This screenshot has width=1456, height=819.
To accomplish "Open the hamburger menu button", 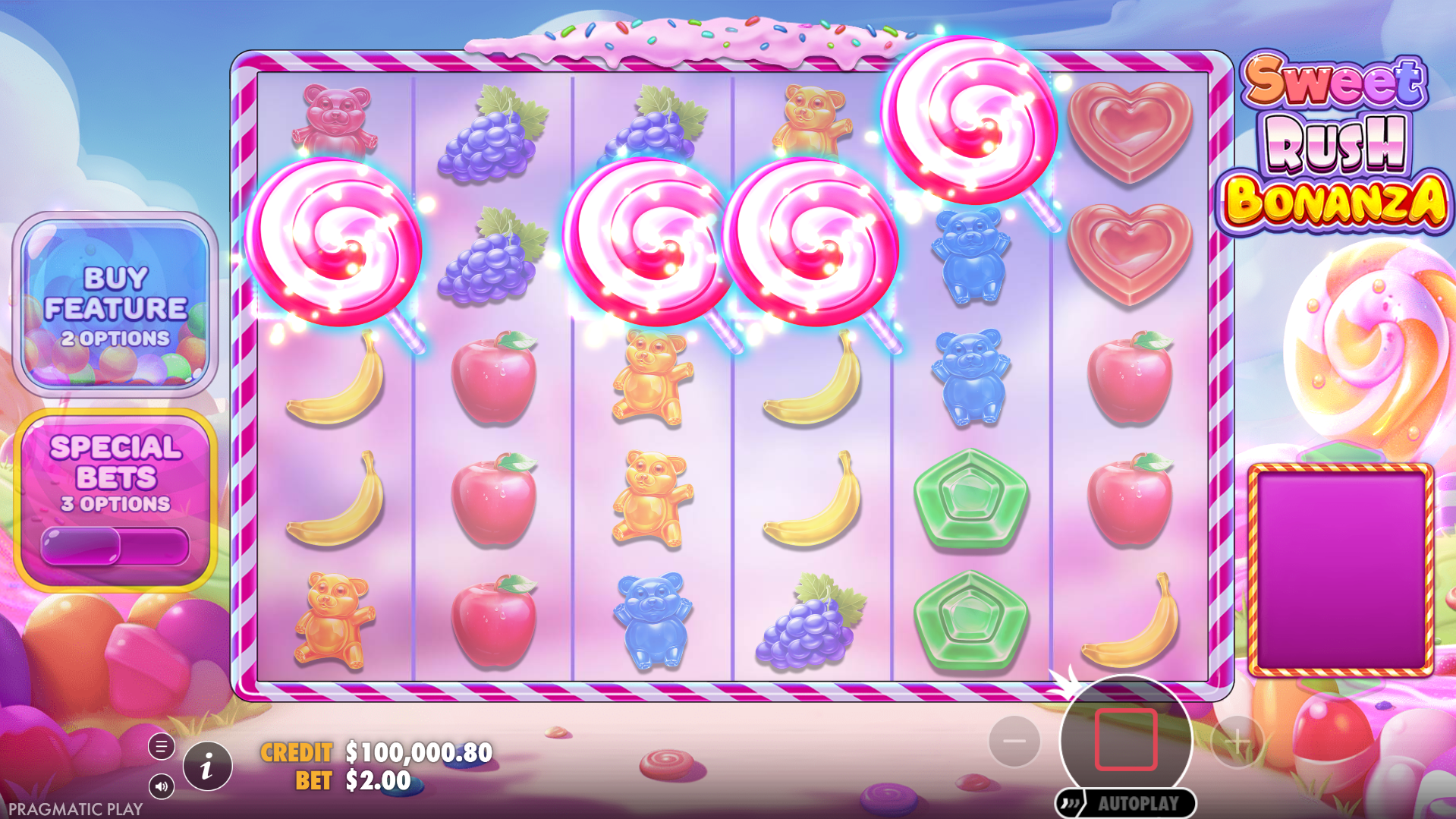I will click(161, 747).
